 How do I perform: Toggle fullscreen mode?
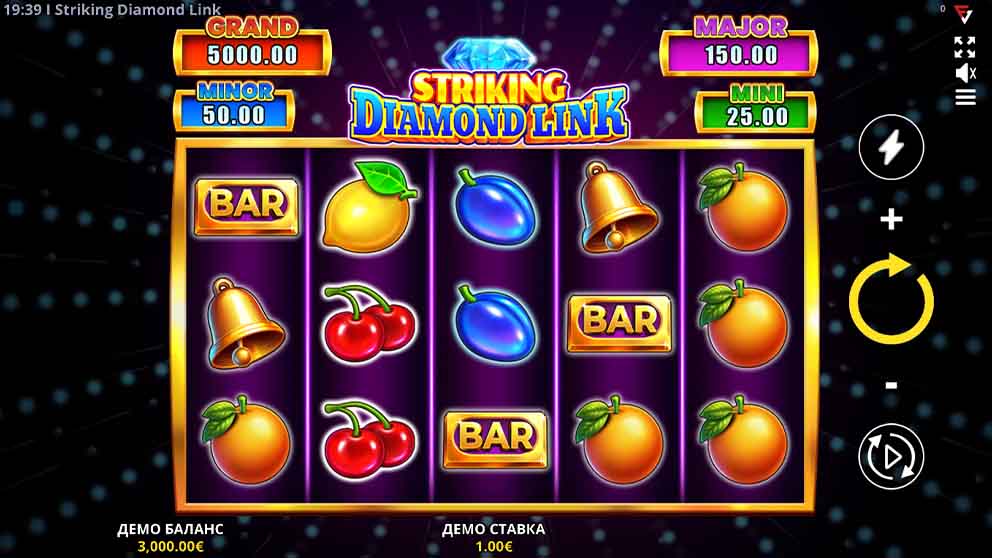tap(965, 47)
